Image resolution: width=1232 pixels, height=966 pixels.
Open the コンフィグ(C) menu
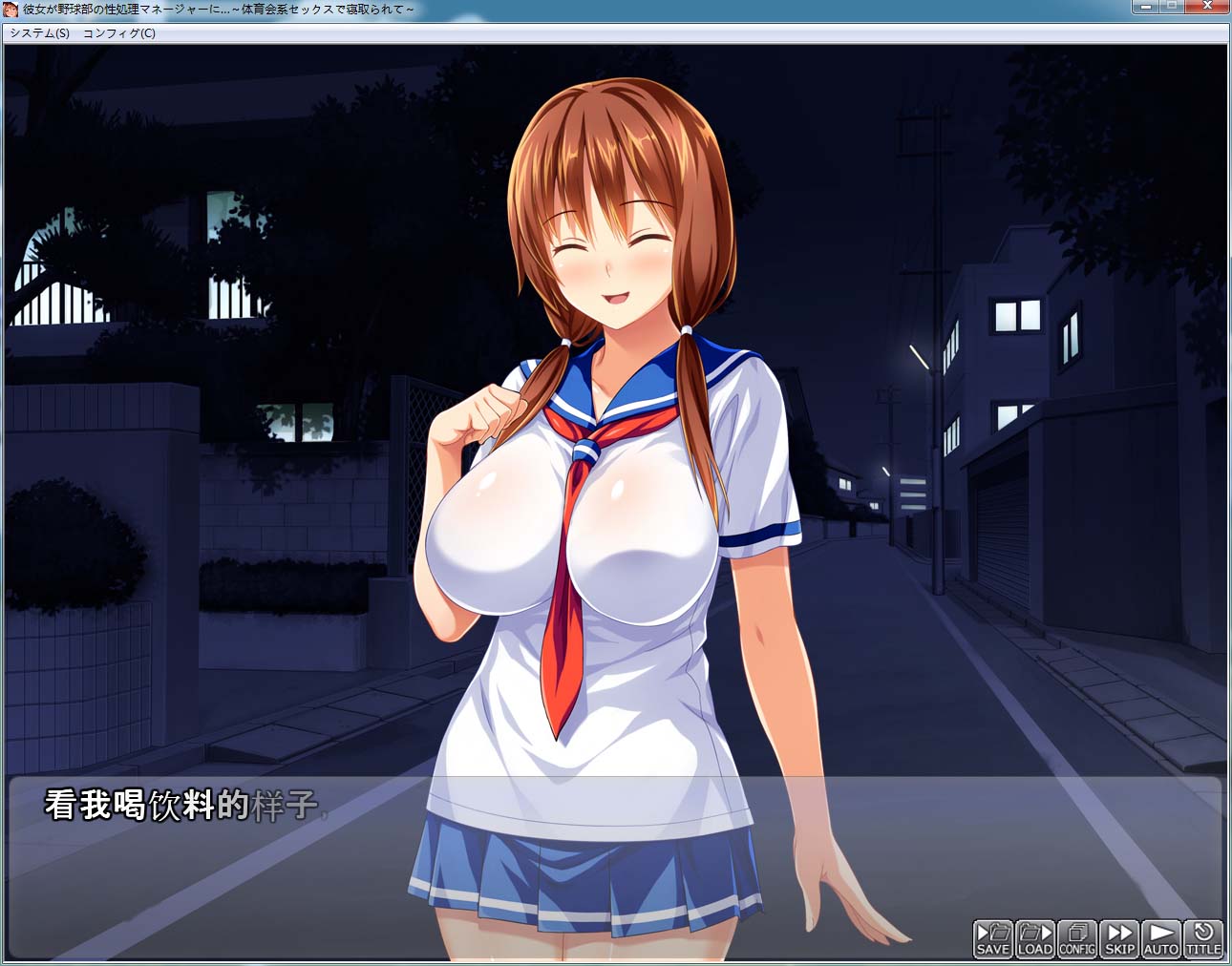click(x=119, y=33)
